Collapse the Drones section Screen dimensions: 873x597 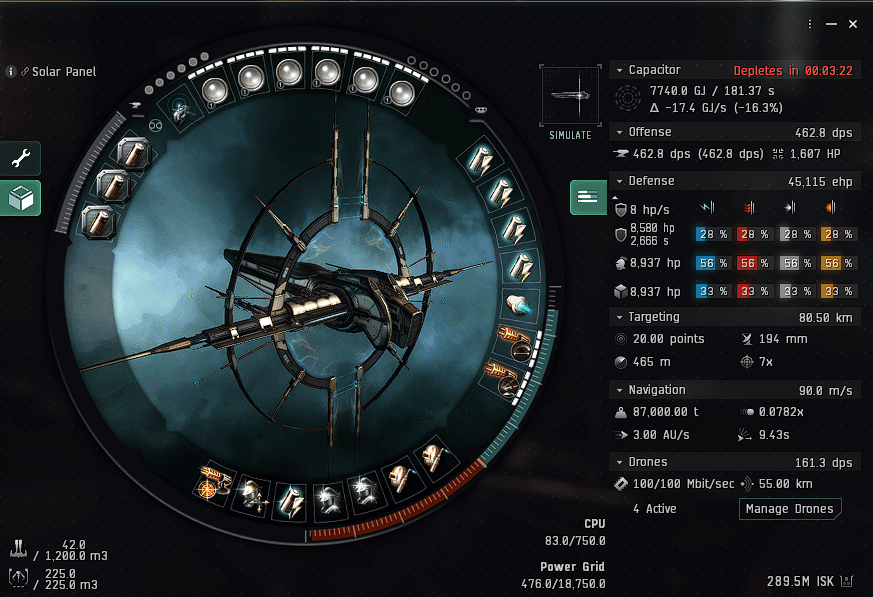tap(618, 462)
